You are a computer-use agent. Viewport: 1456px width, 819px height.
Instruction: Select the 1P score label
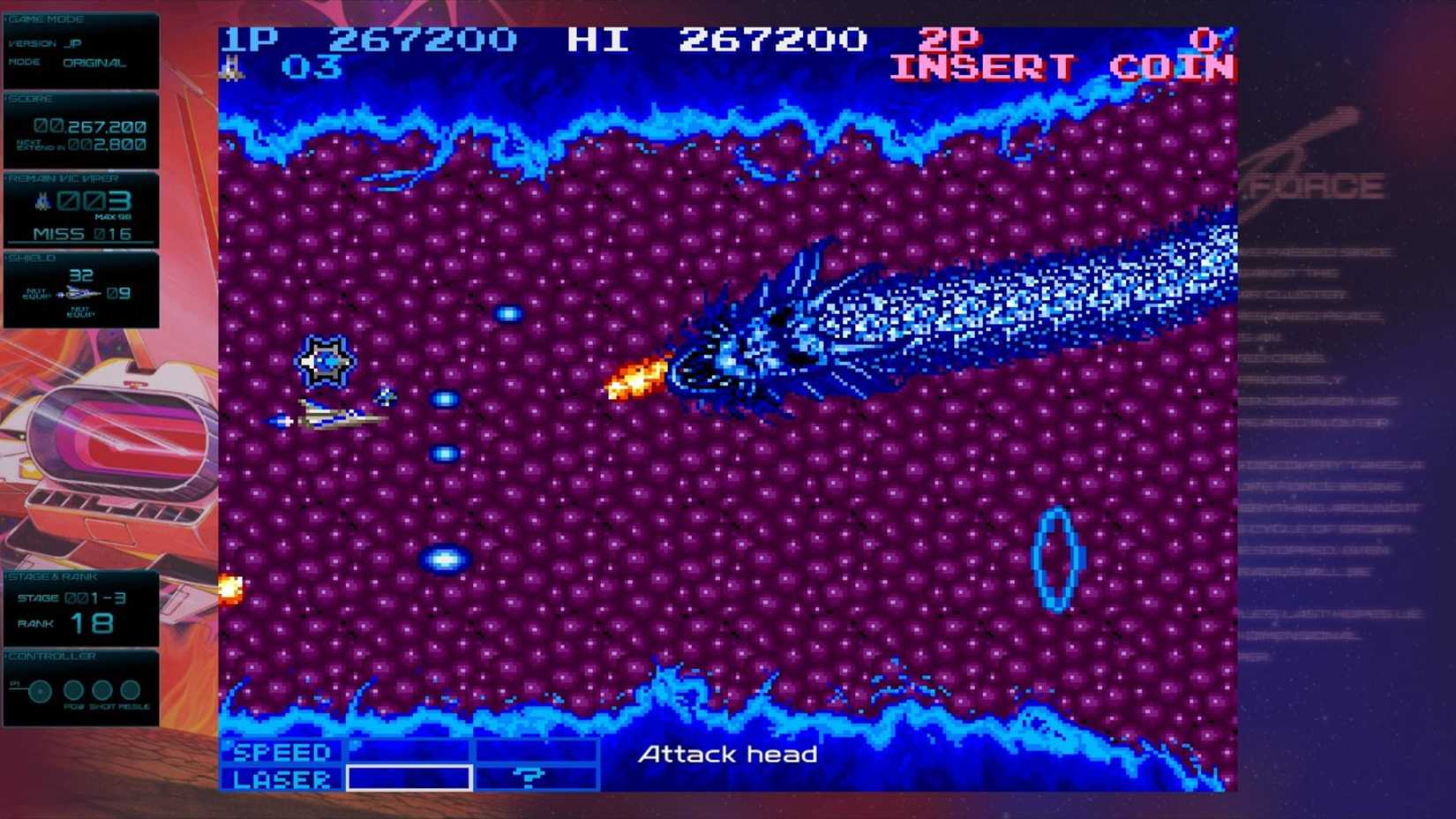[x=250, y=39]
